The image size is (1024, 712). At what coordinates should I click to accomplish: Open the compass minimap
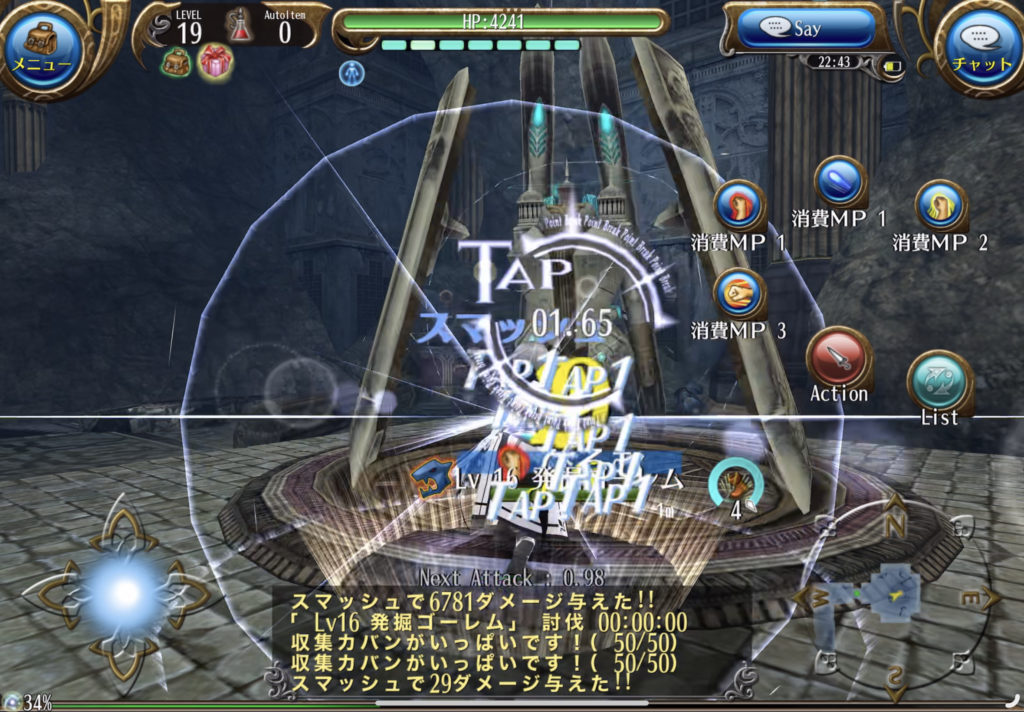(x=893, y=596)
